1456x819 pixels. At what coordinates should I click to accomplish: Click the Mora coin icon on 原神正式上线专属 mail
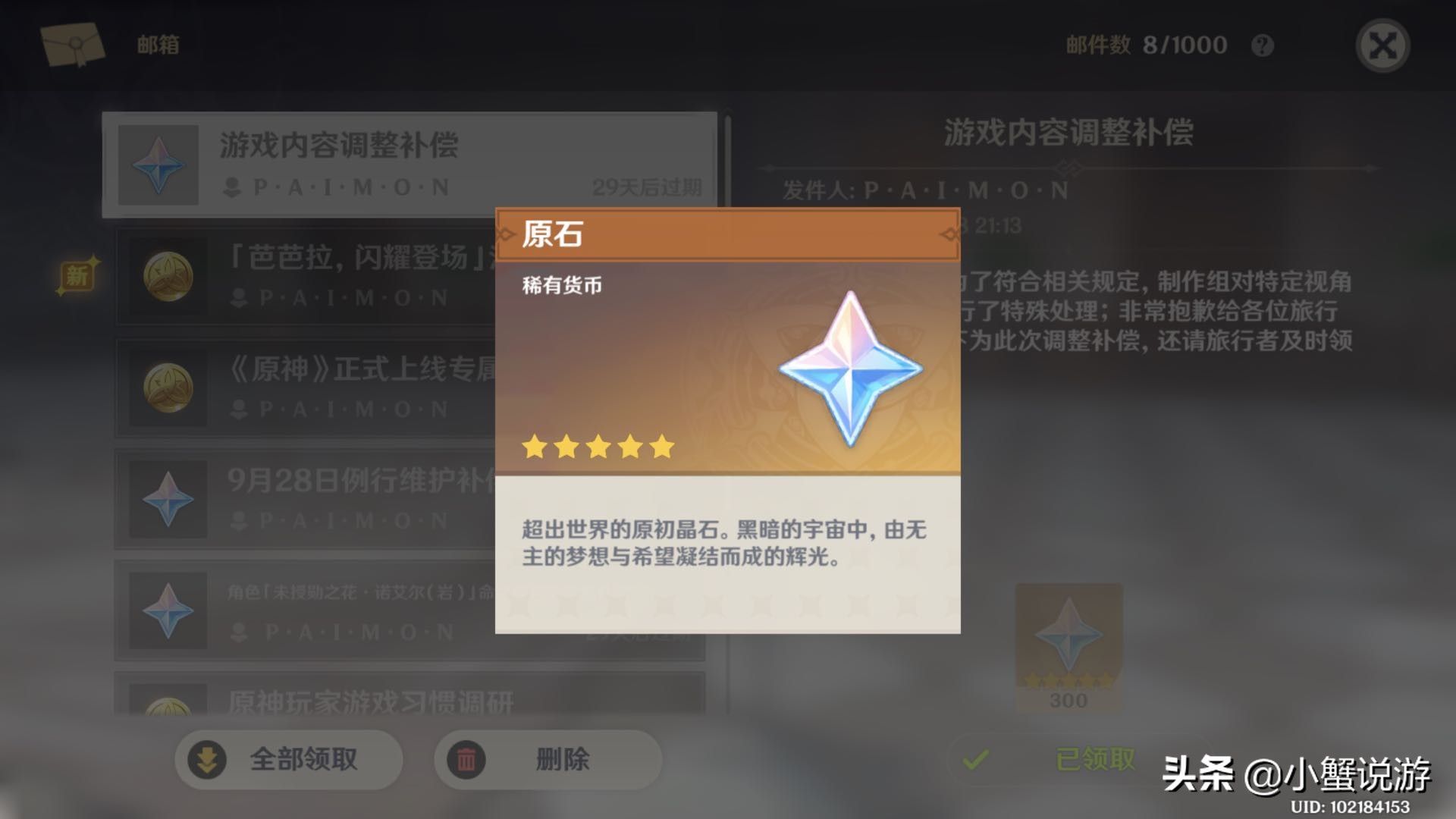pos(168,387)
